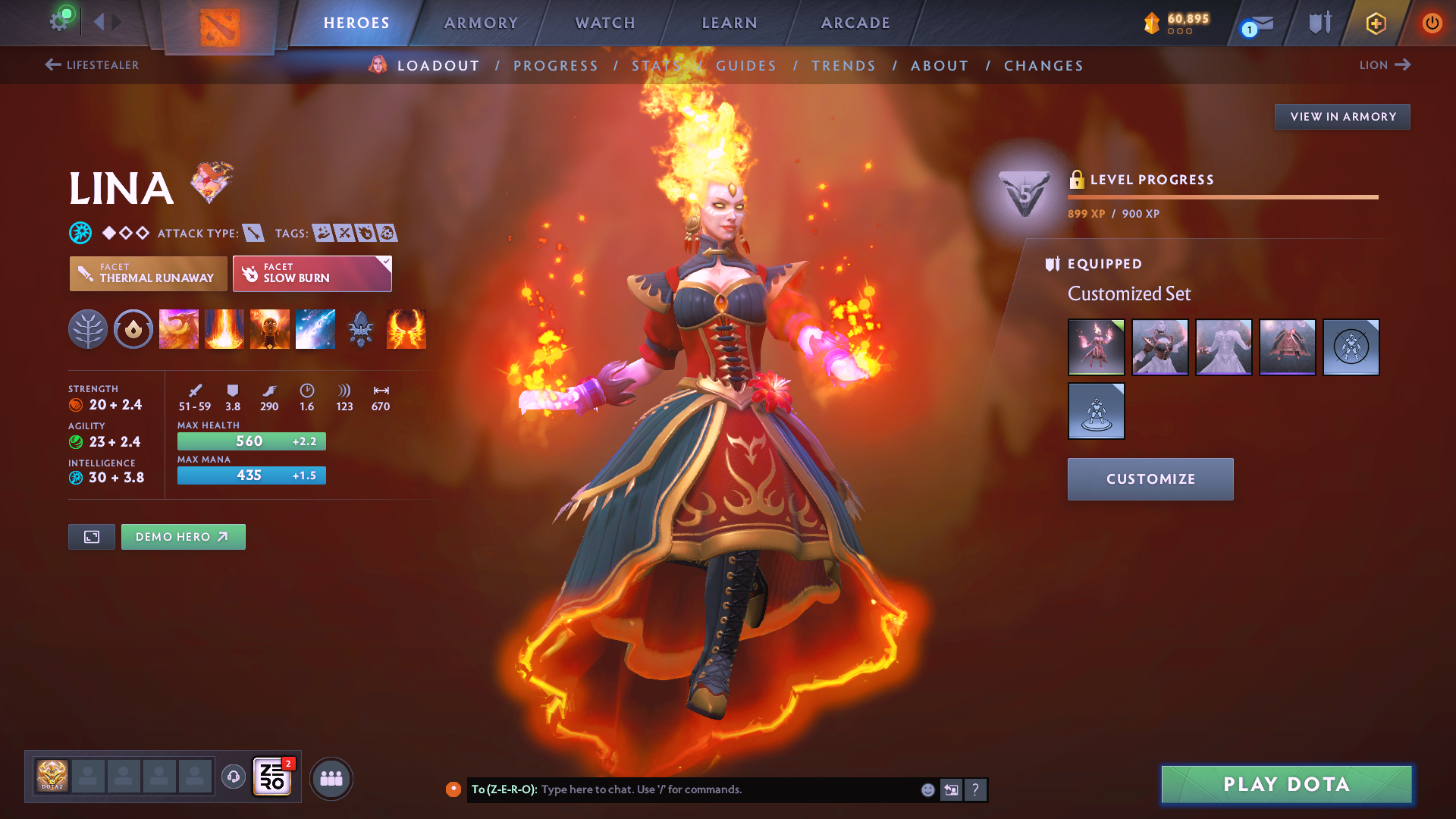Launch Demo Hero mode
This screenshot has width=1456, height=819.
point(183,537)
